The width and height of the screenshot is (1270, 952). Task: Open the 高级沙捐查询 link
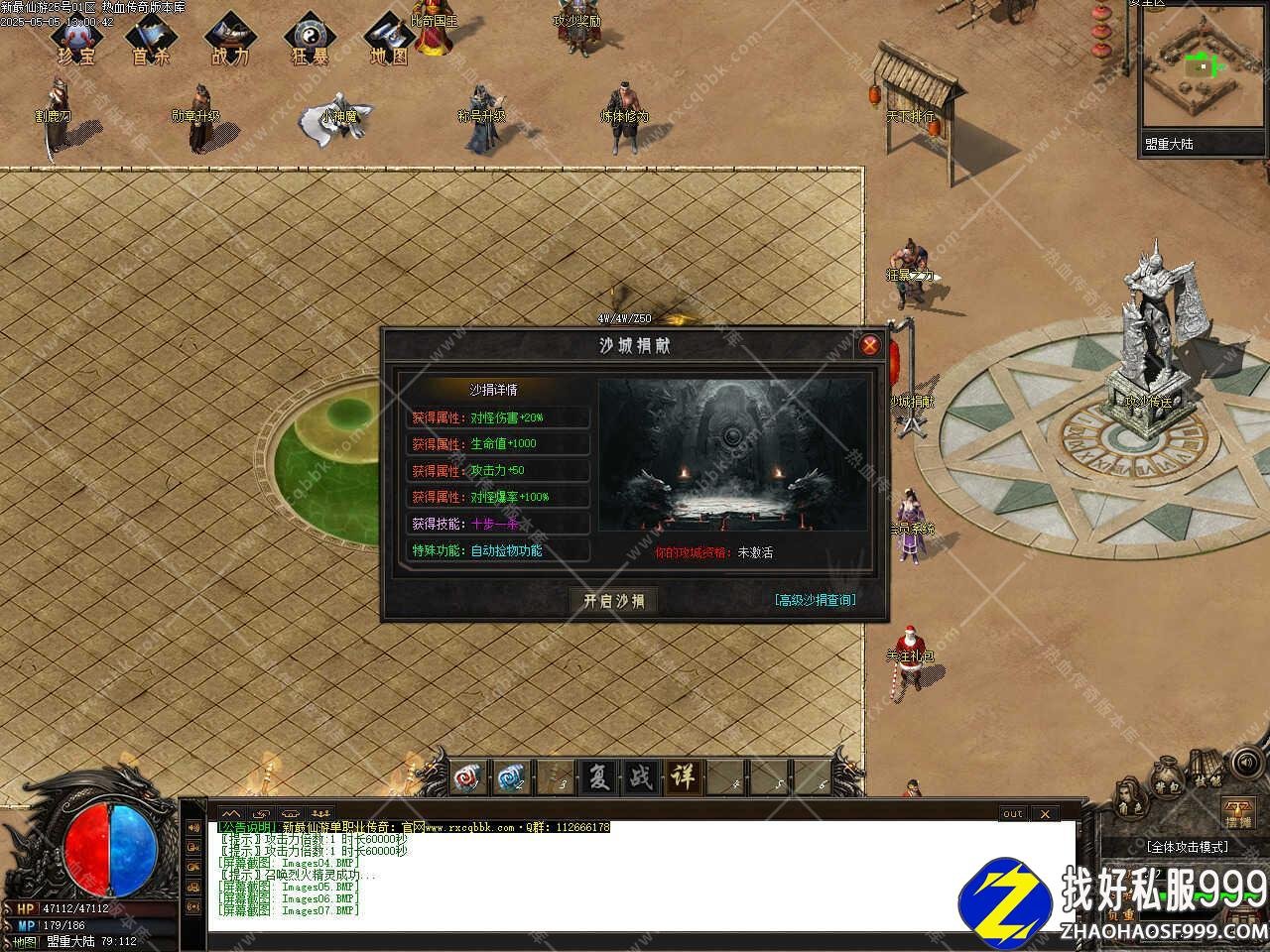(x=815, y=600)
